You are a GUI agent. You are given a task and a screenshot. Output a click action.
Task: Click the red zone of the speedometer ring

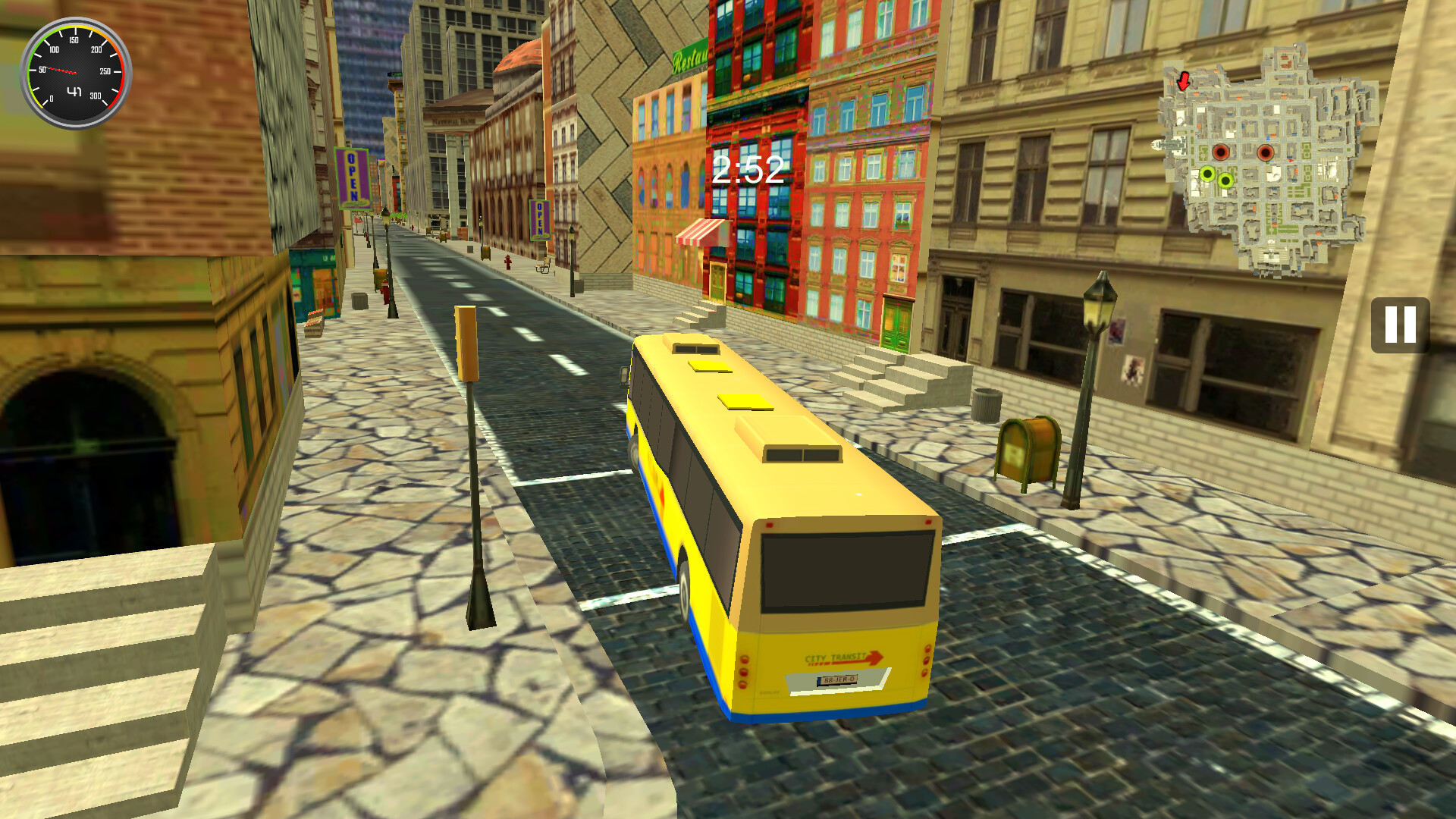pos(122,74)
